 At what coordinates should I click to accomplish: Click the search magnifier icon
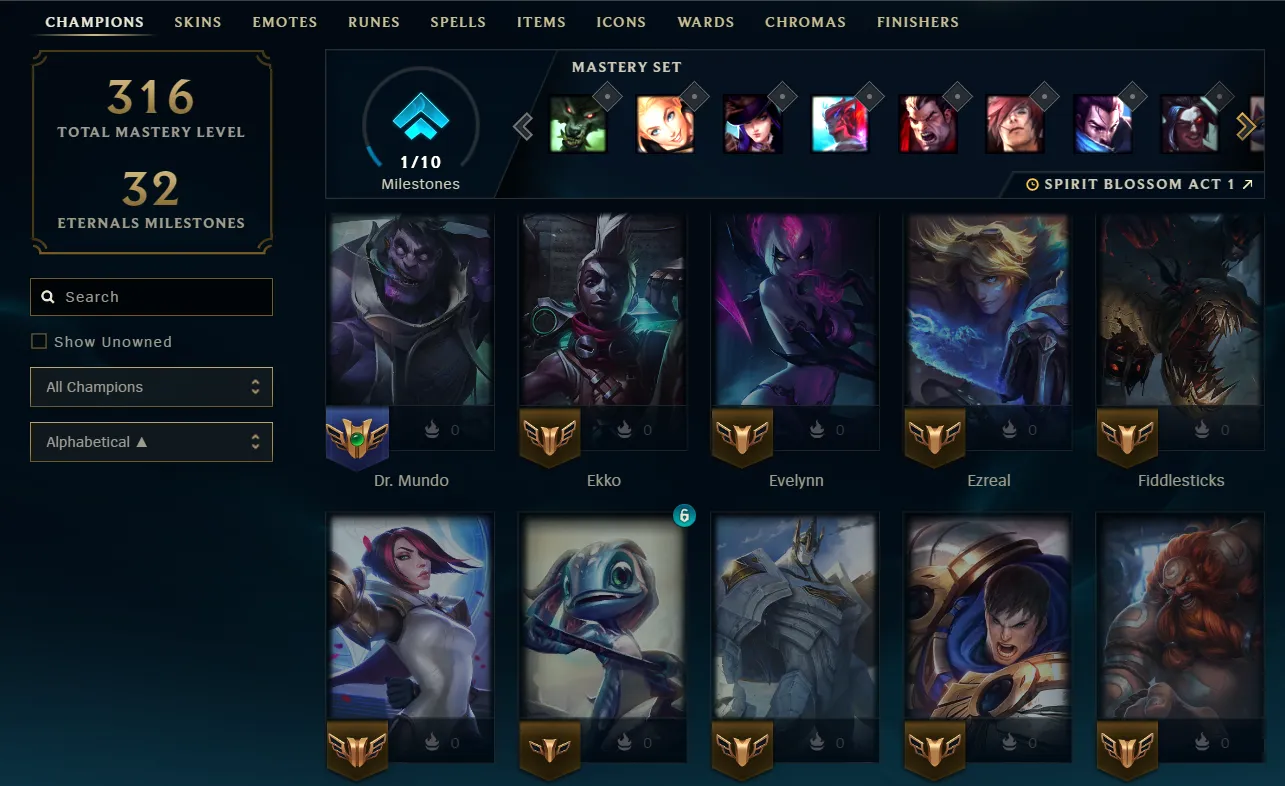(48, 296)
